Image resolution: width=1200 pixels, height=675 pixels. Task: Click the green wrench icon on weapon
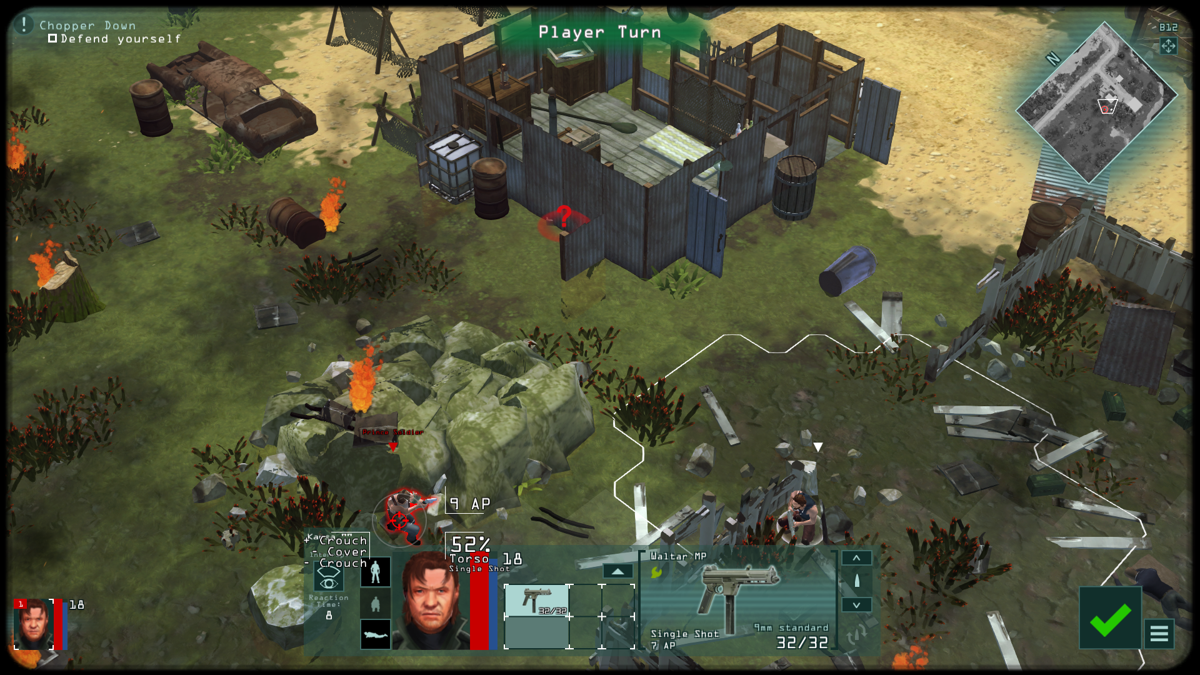(x=657, y=572)
